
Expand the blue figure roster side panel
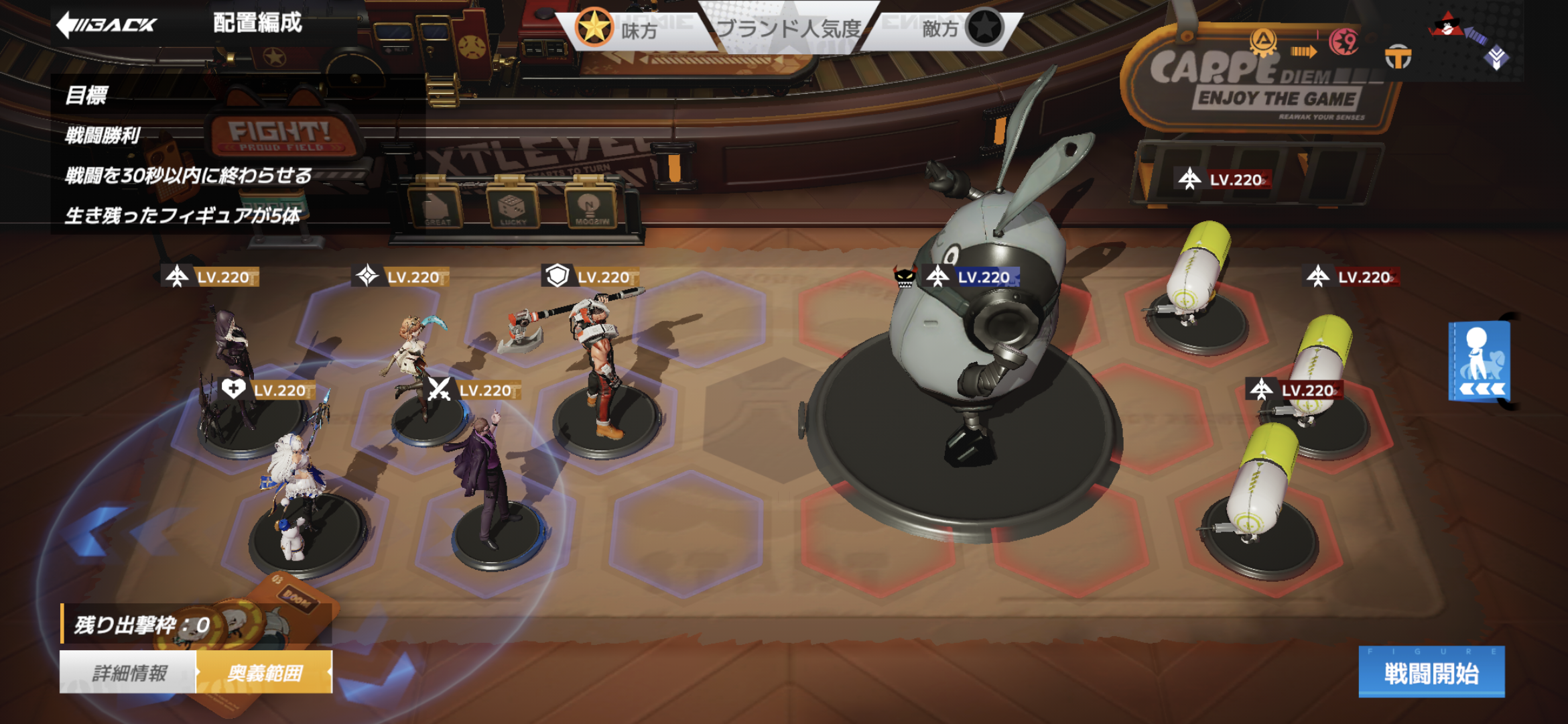[1480, 362]
